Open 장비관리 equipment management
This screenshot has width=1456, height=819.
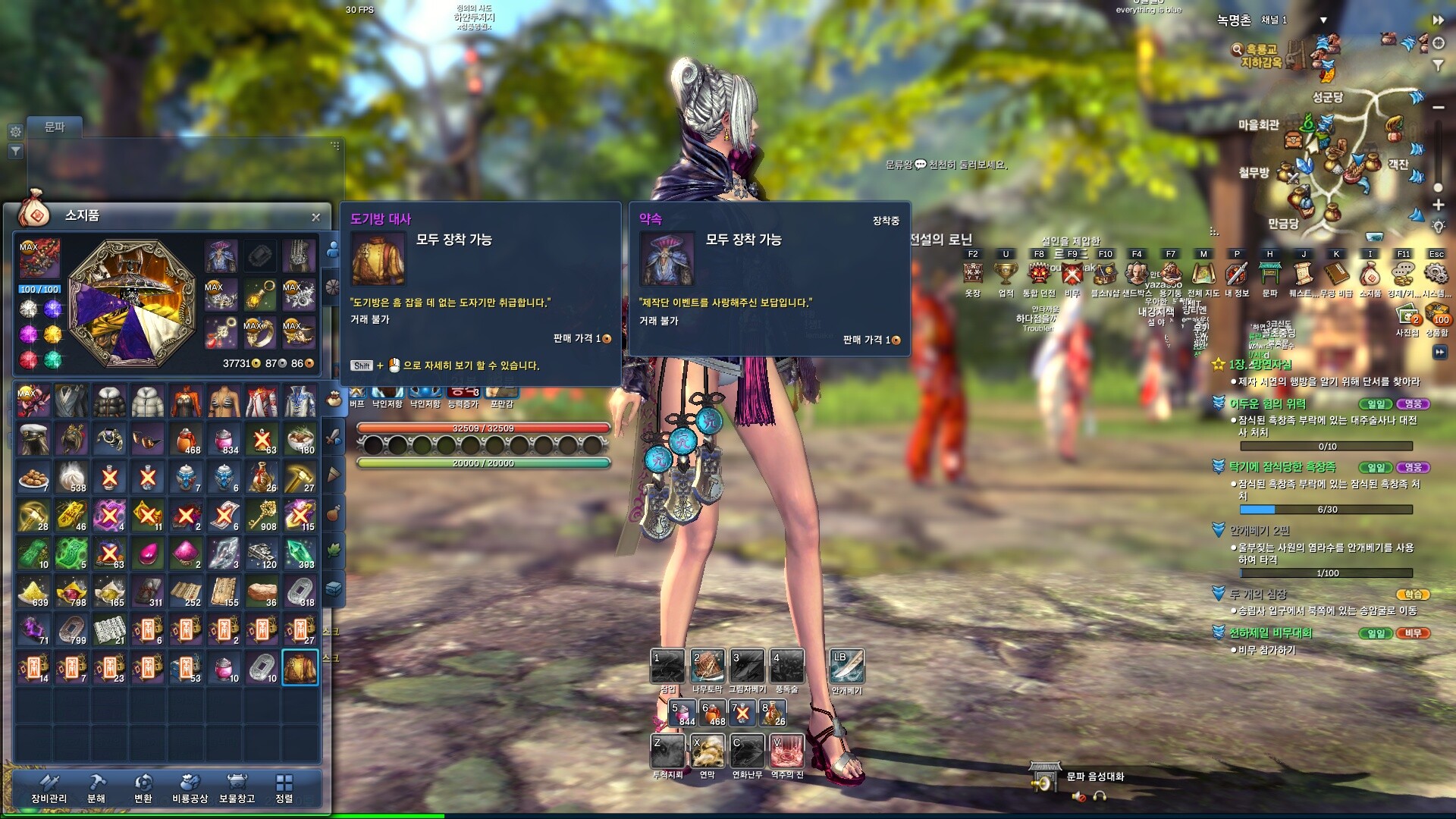pyautogui.click(x=49, y=789)
